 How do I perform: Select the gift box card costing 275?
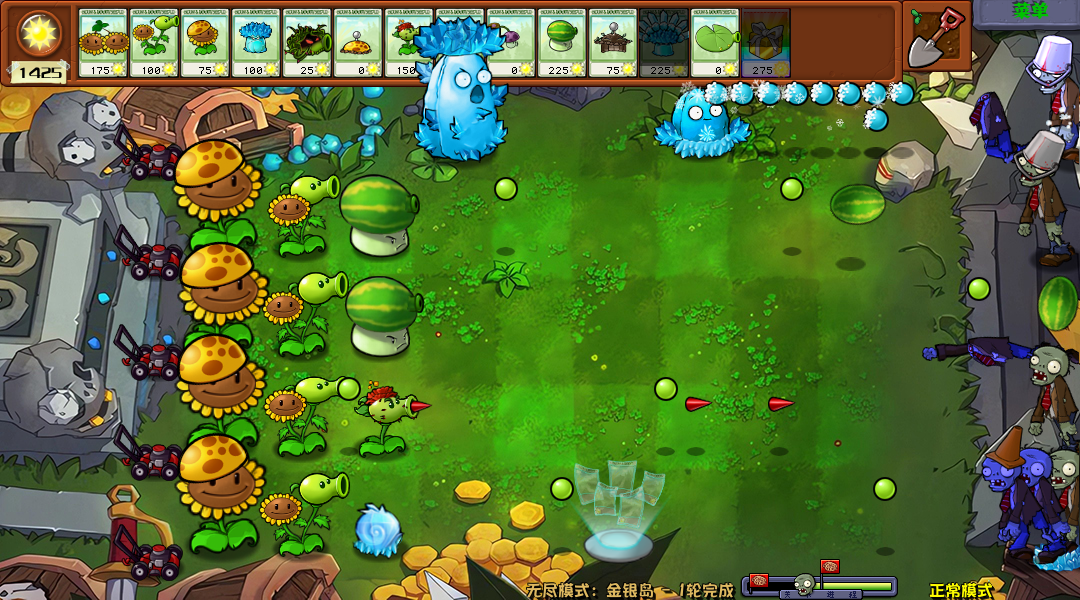(x=766, y=42)
